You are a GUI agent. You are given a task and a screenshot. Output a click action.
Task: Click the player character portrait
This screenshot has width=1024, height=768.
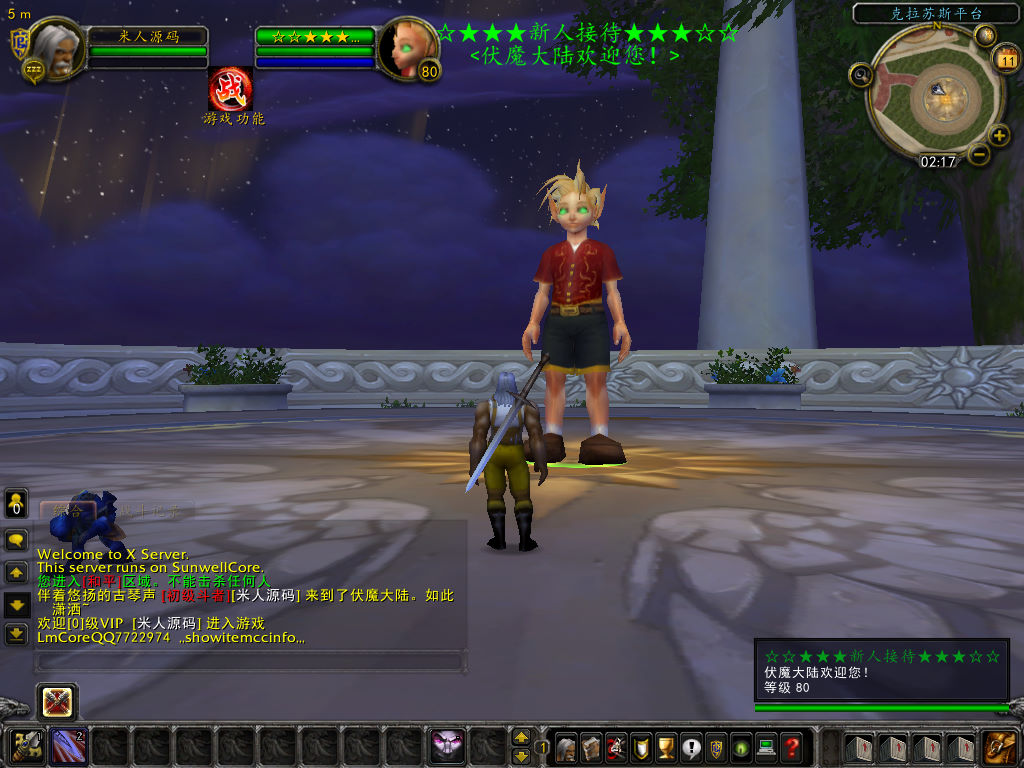pyautogui.click(x=56, y=49)
